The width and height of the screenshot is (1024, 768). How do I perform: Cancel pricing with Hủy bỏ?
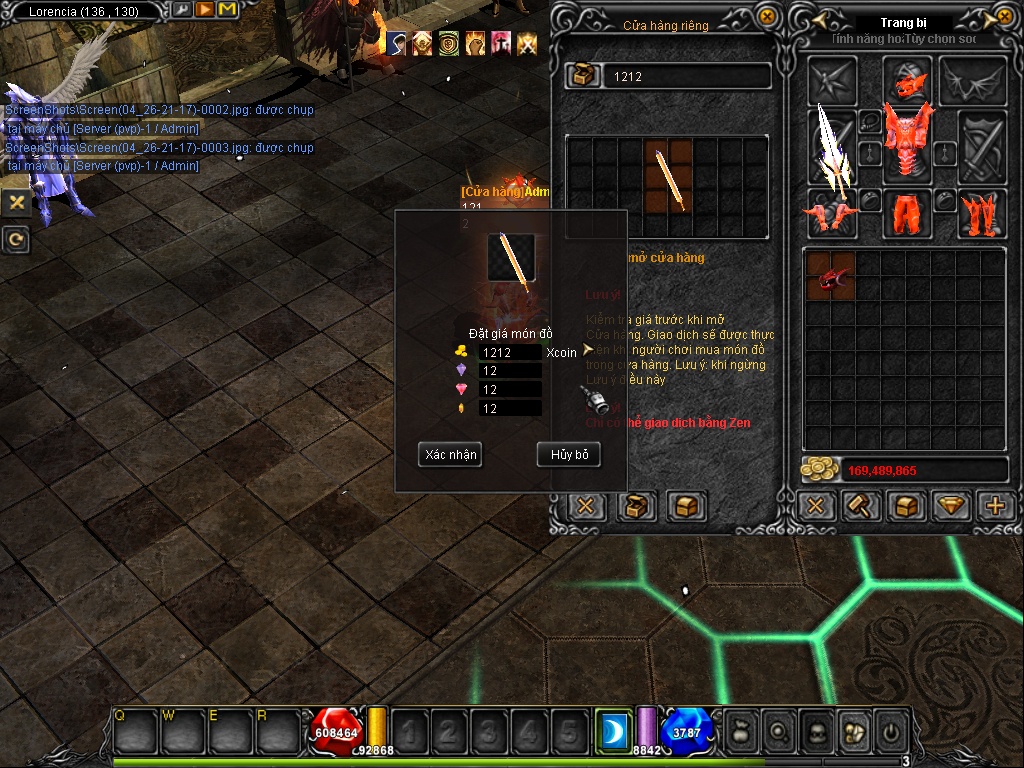[x=569, y=455]
